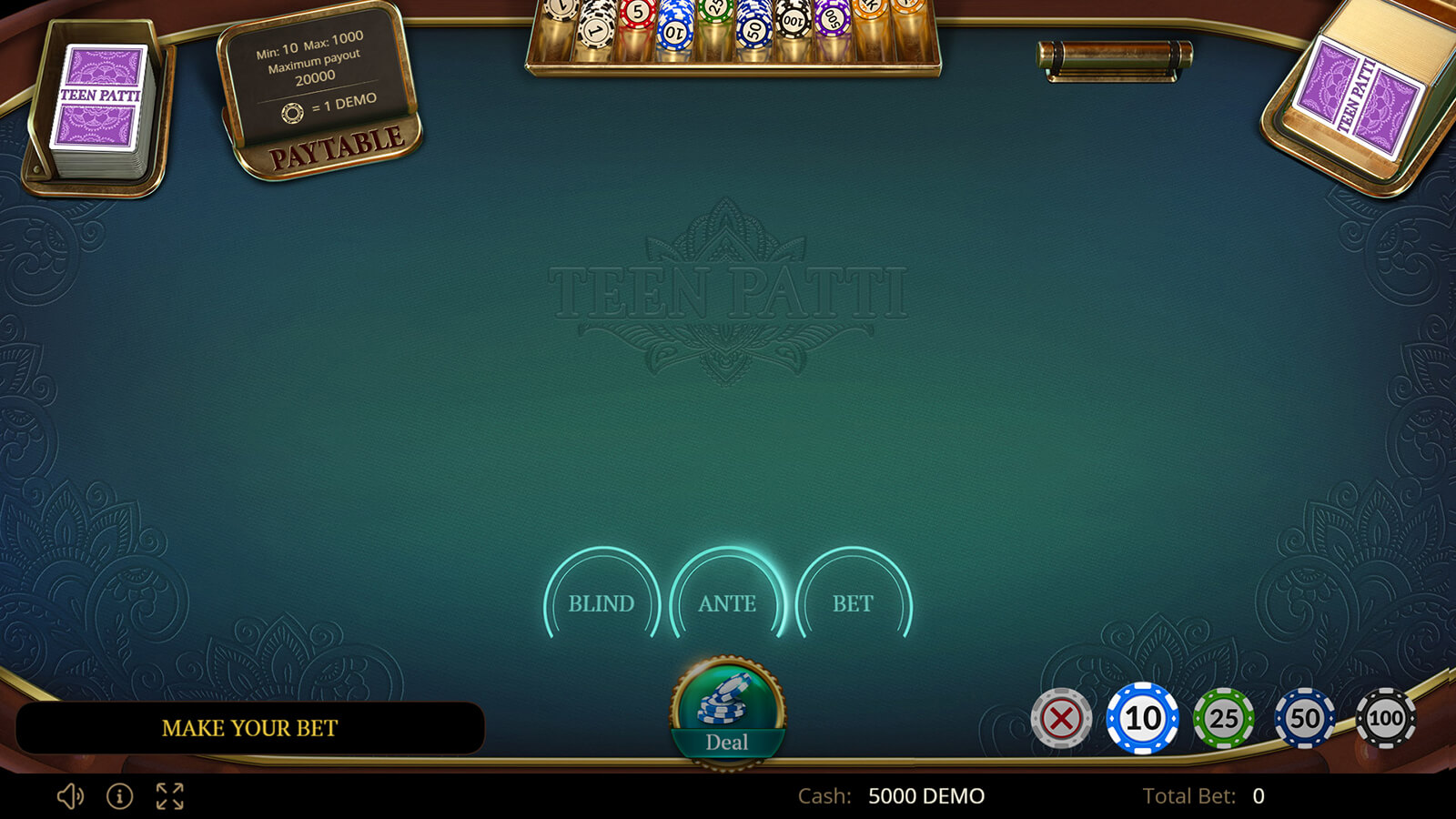Select the Ante betting circle
Viewport: 1456px width, 819px height.
[727, 602]
